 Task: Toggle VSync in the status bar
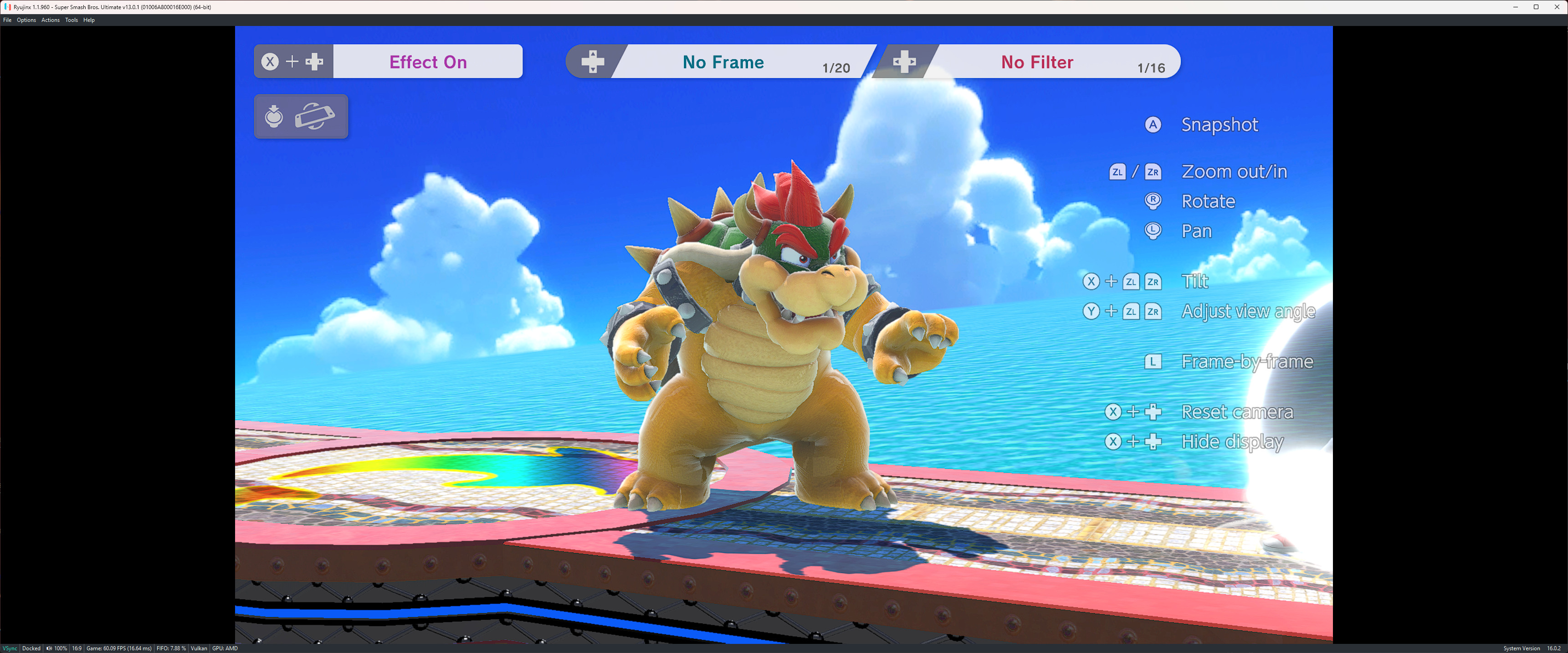9,648
